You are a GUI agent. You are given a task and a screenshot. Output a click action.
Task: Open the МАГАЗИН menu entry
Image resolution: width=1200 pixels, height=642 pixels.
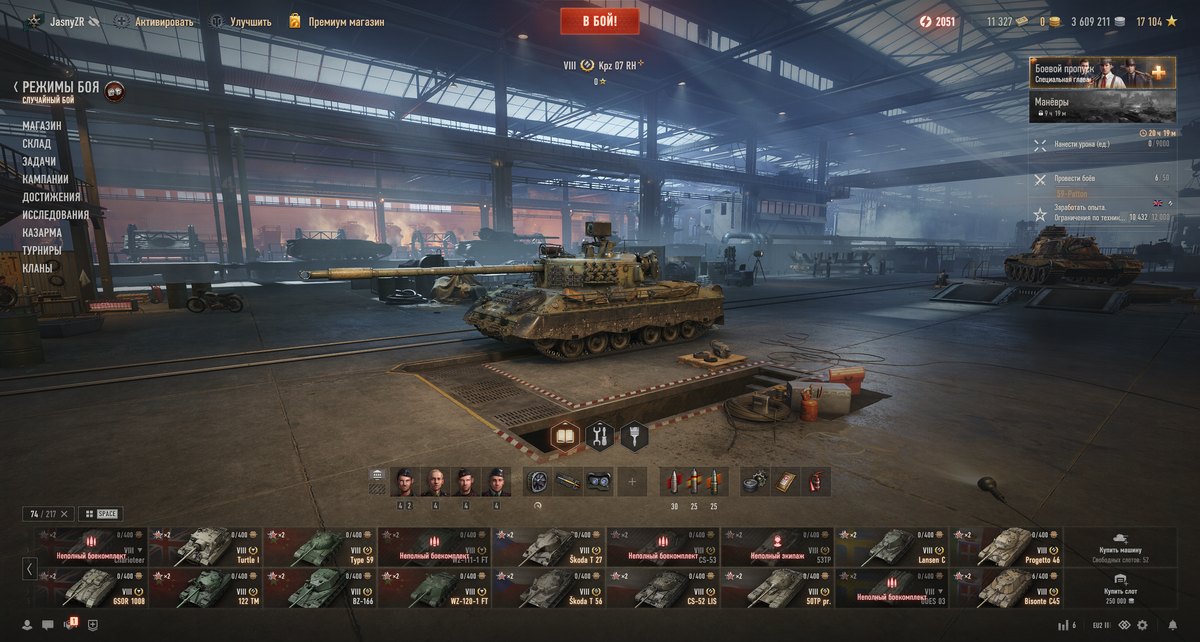coord(42,126)
